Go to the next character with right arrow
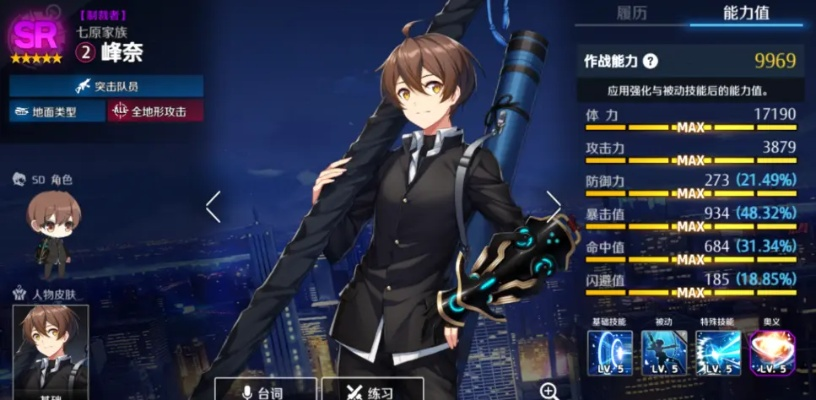The image size is (816, 400). 553,206
